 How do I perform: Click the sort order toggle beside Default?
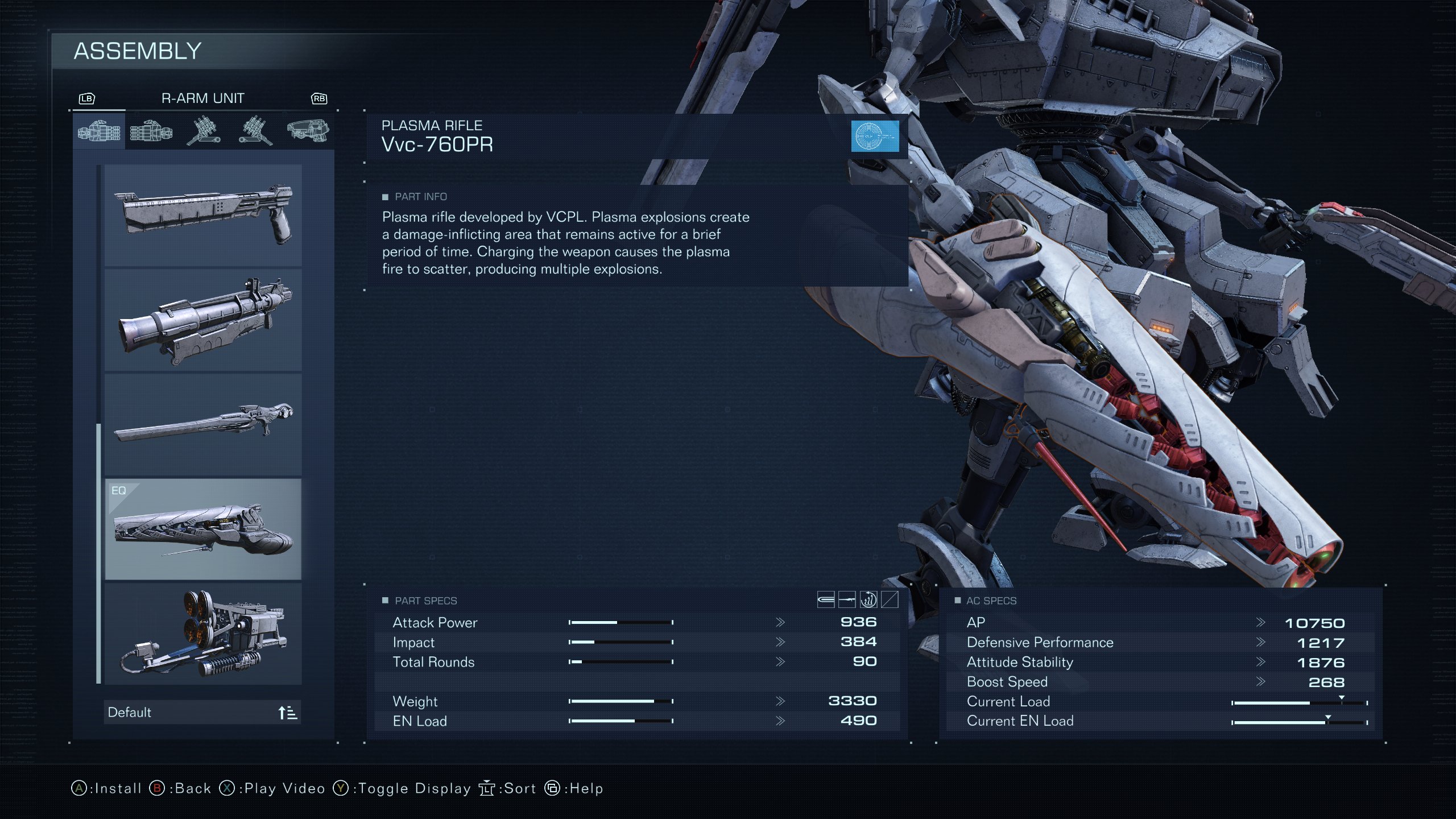287,712
